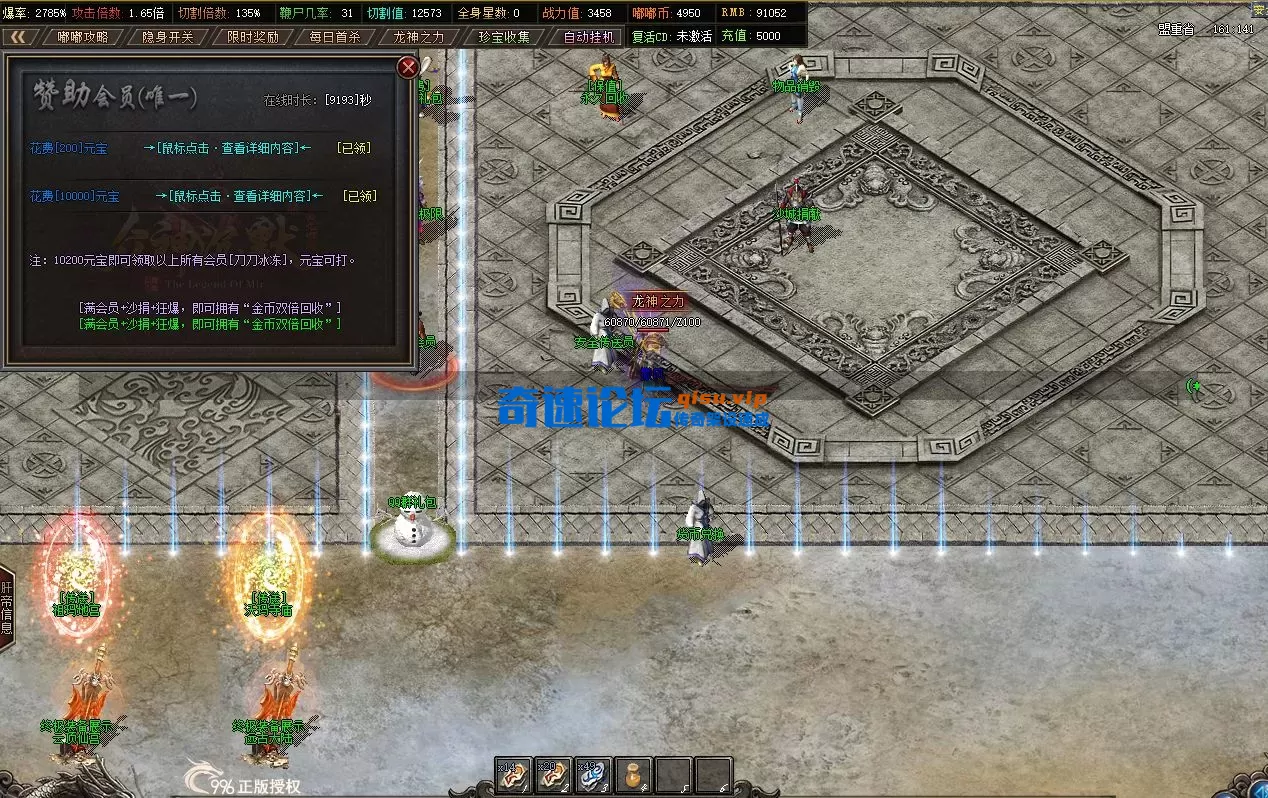
Task: Activate the 自动挂机 auto-battle button
Action: click(589, 37)
